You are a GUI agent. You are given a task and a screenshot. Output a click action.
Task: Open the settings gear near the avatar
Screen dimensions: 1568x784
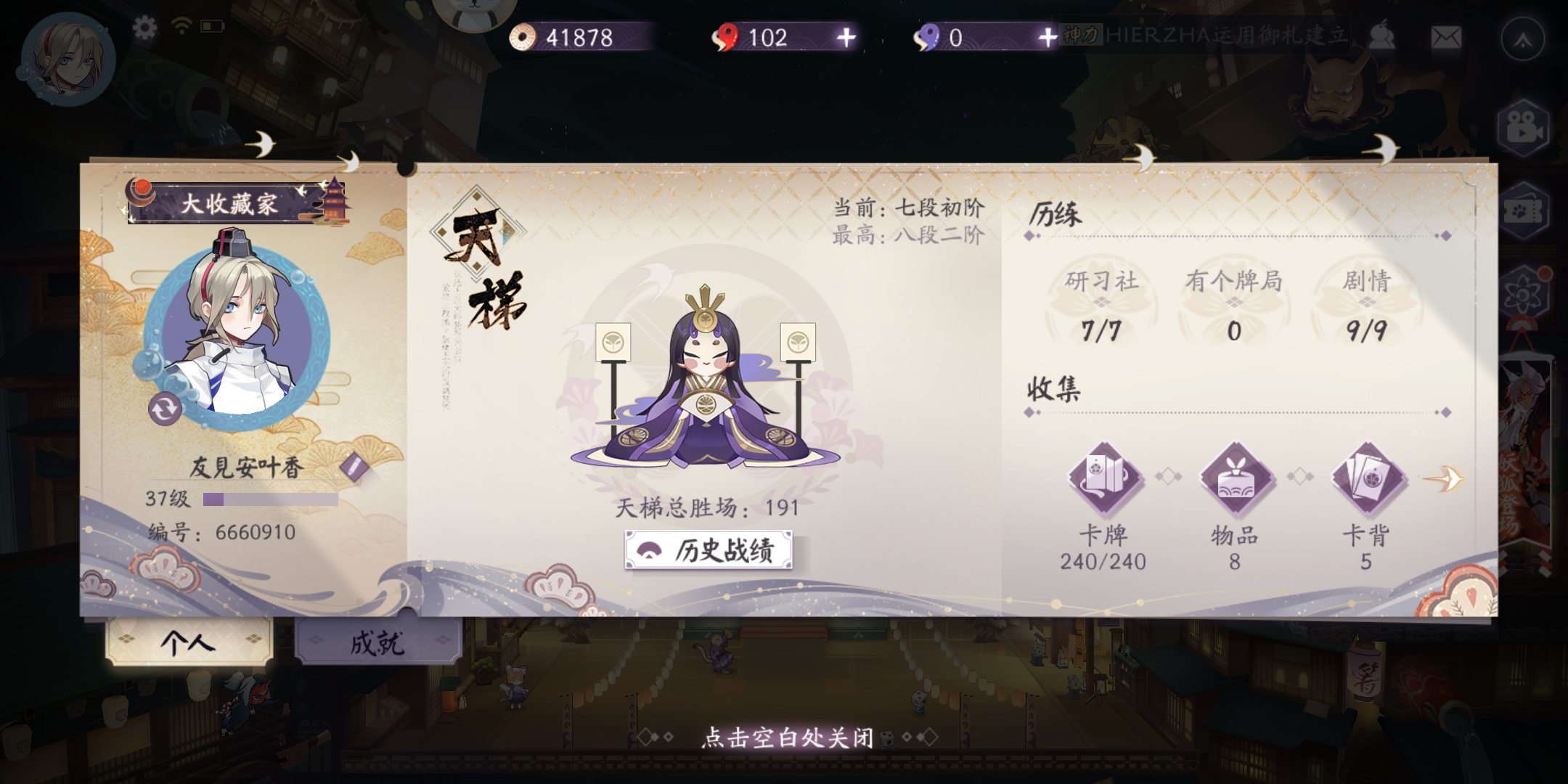pyautogui.click(x=145, y=26)
